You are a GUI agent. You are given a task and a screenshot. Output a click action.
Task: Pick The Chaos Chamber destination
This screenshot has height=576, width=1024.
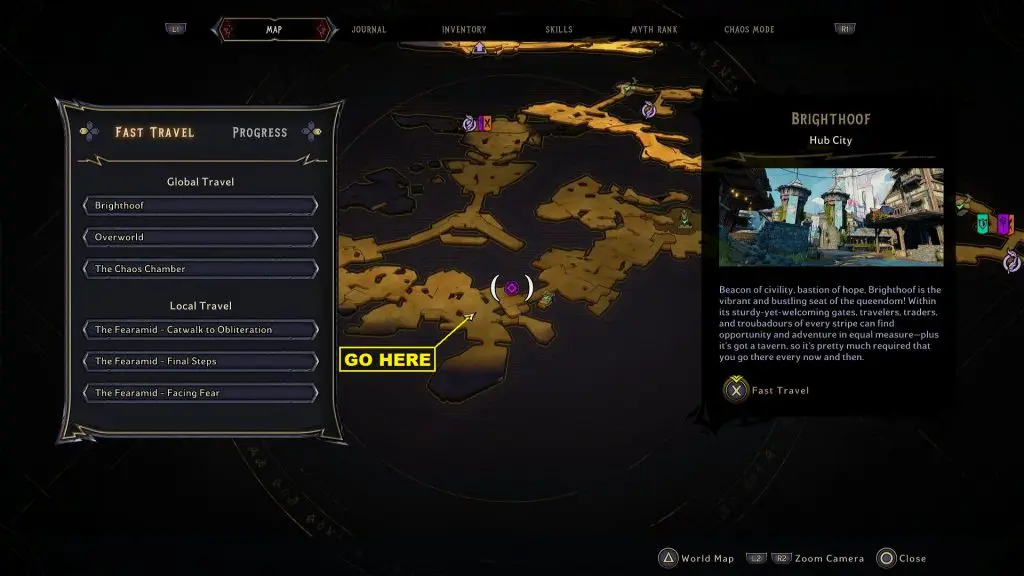[201, 269]
